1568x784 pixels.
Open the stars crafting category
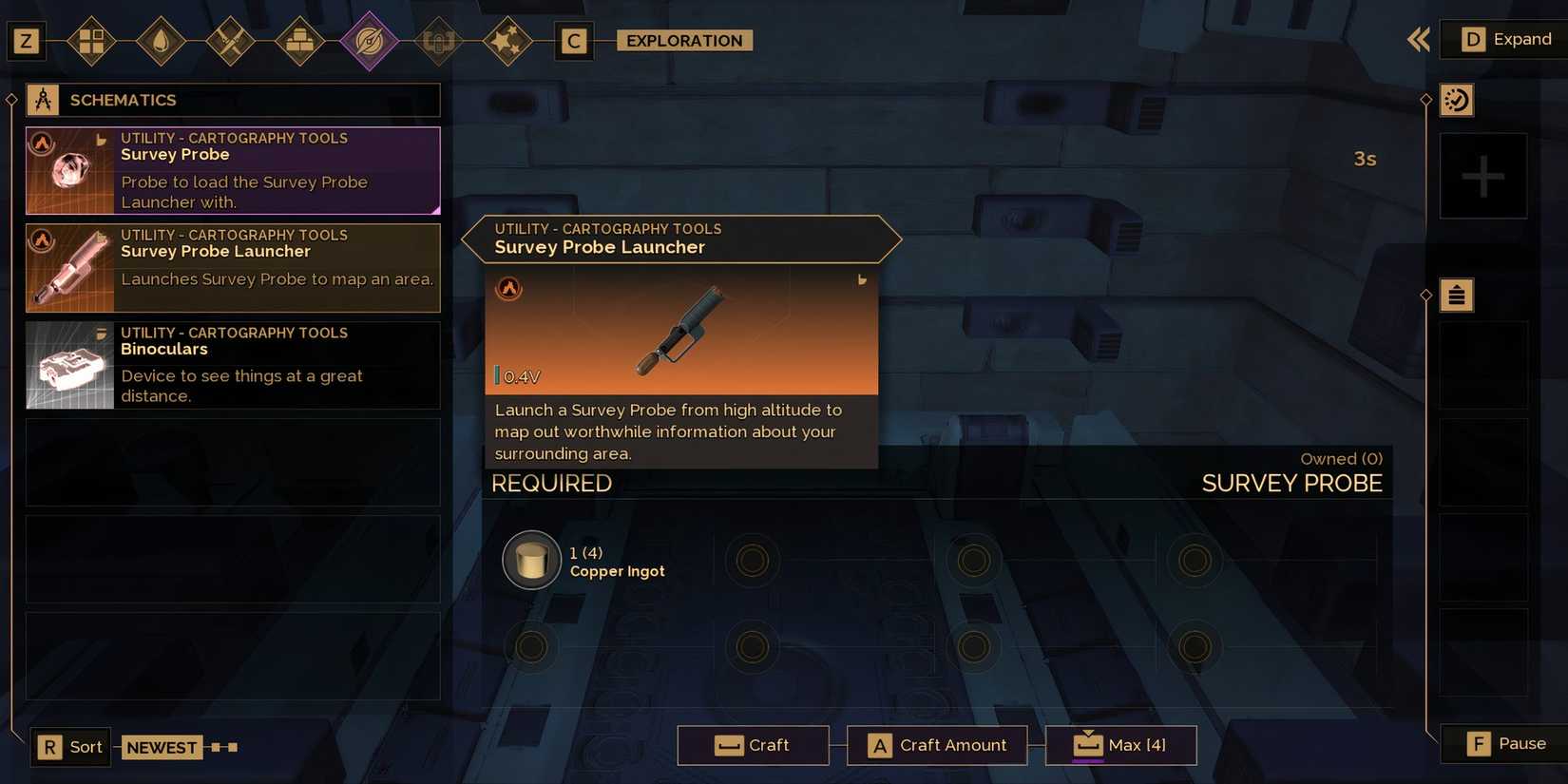(x=508, y=41)
